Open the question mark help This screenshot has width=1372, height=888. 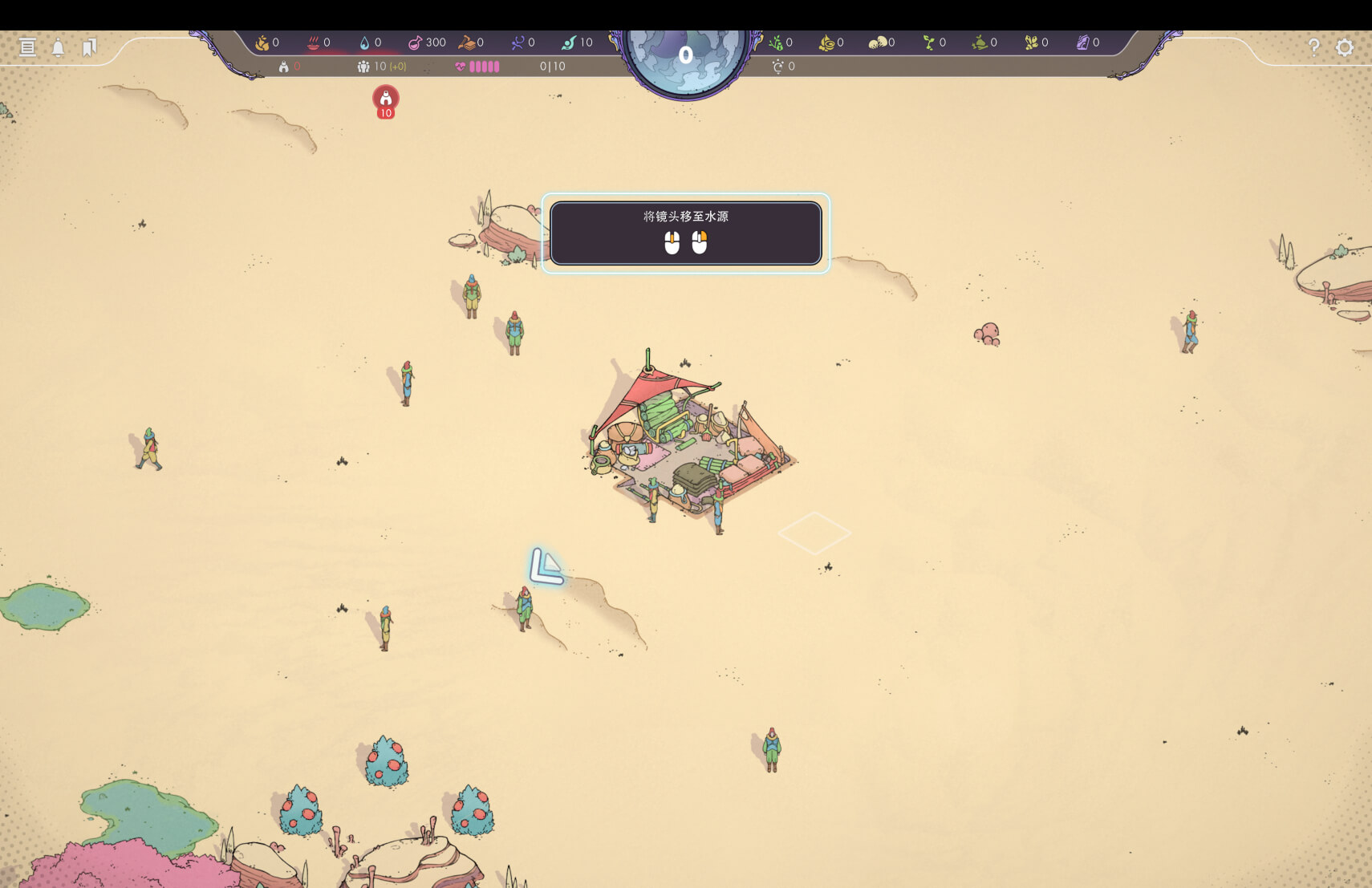(x=1313, y=47)
